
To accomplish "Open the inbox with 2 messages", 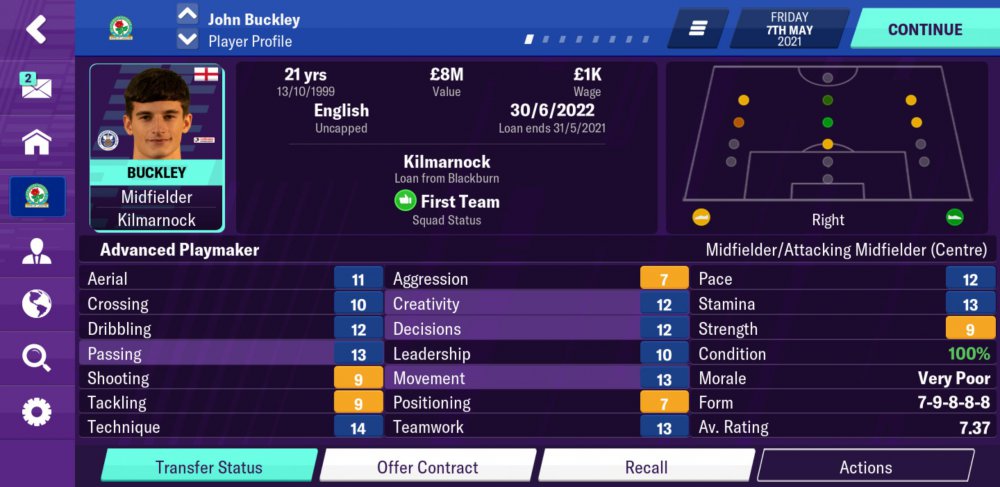I will [x=36, y=86].
